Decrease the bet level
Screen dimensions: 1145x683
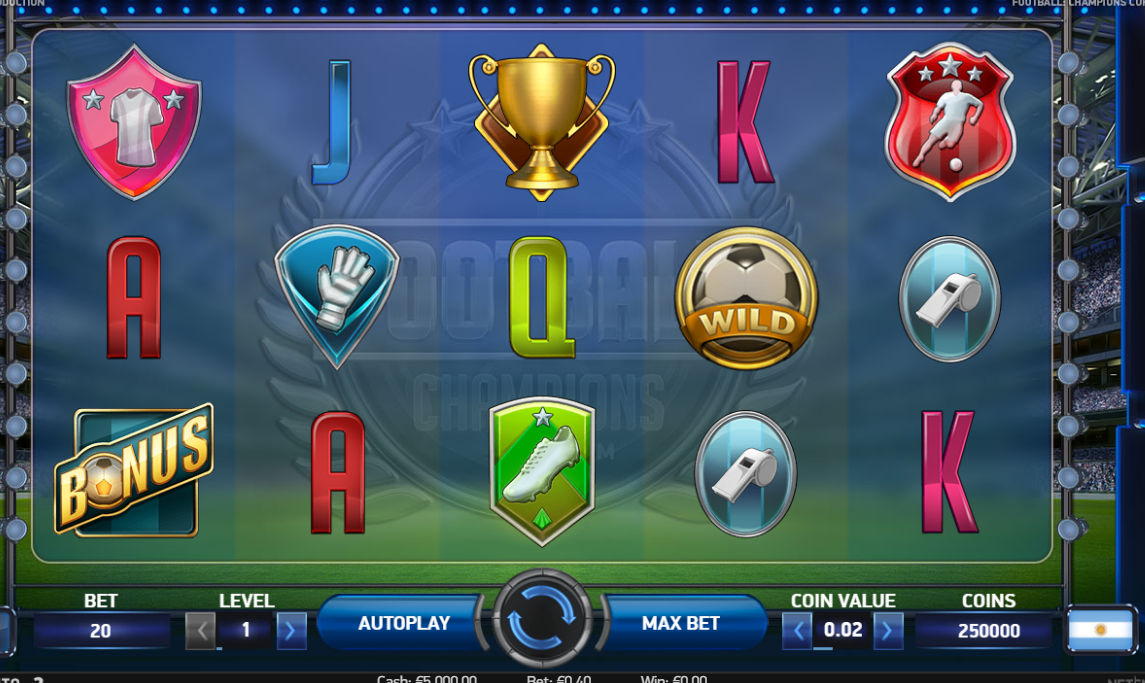pos(201,631)
